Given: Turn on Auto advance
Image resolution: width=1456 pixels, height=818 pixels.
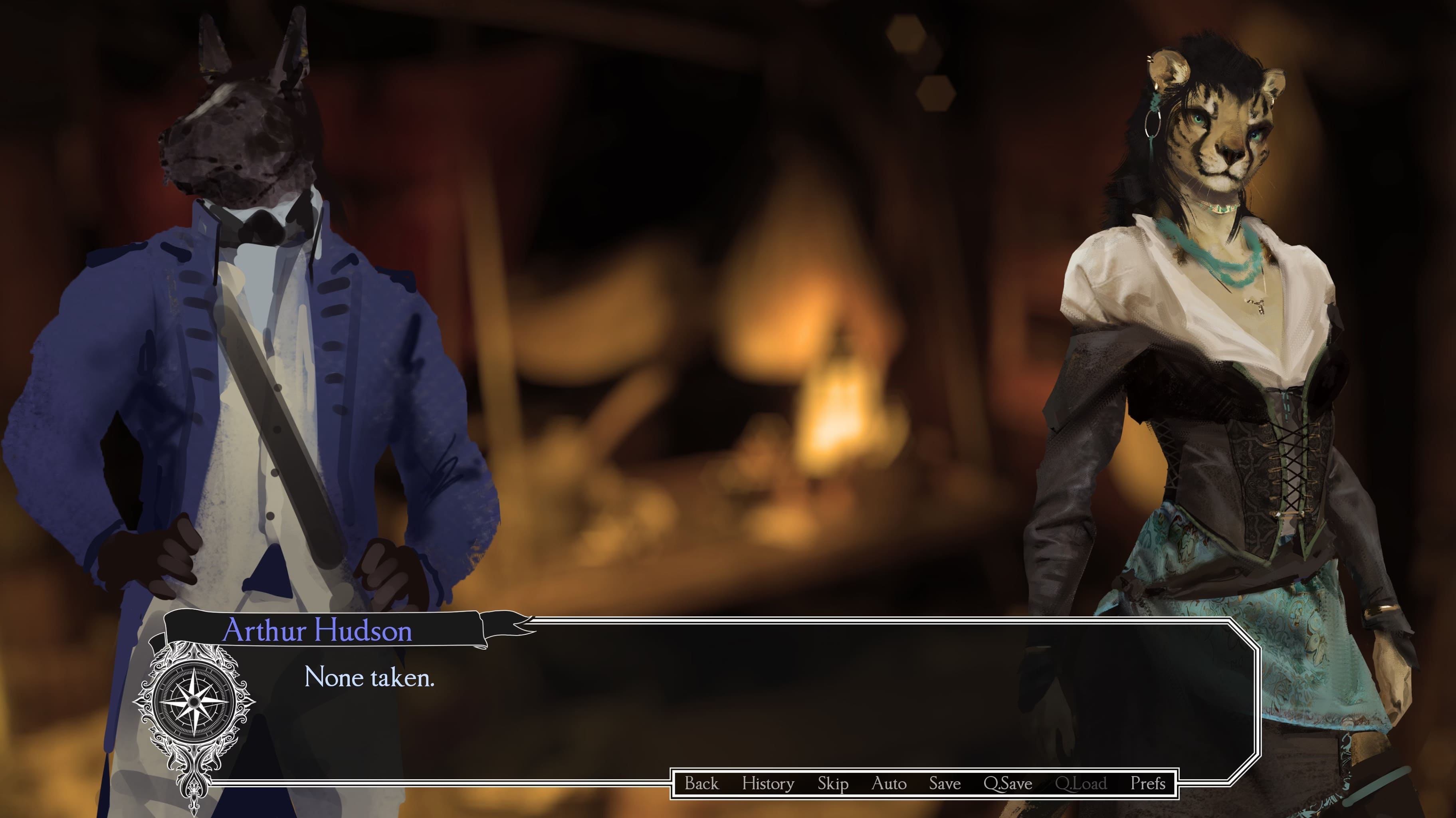Looking at the screenshot, I should [x=889, y=784].
